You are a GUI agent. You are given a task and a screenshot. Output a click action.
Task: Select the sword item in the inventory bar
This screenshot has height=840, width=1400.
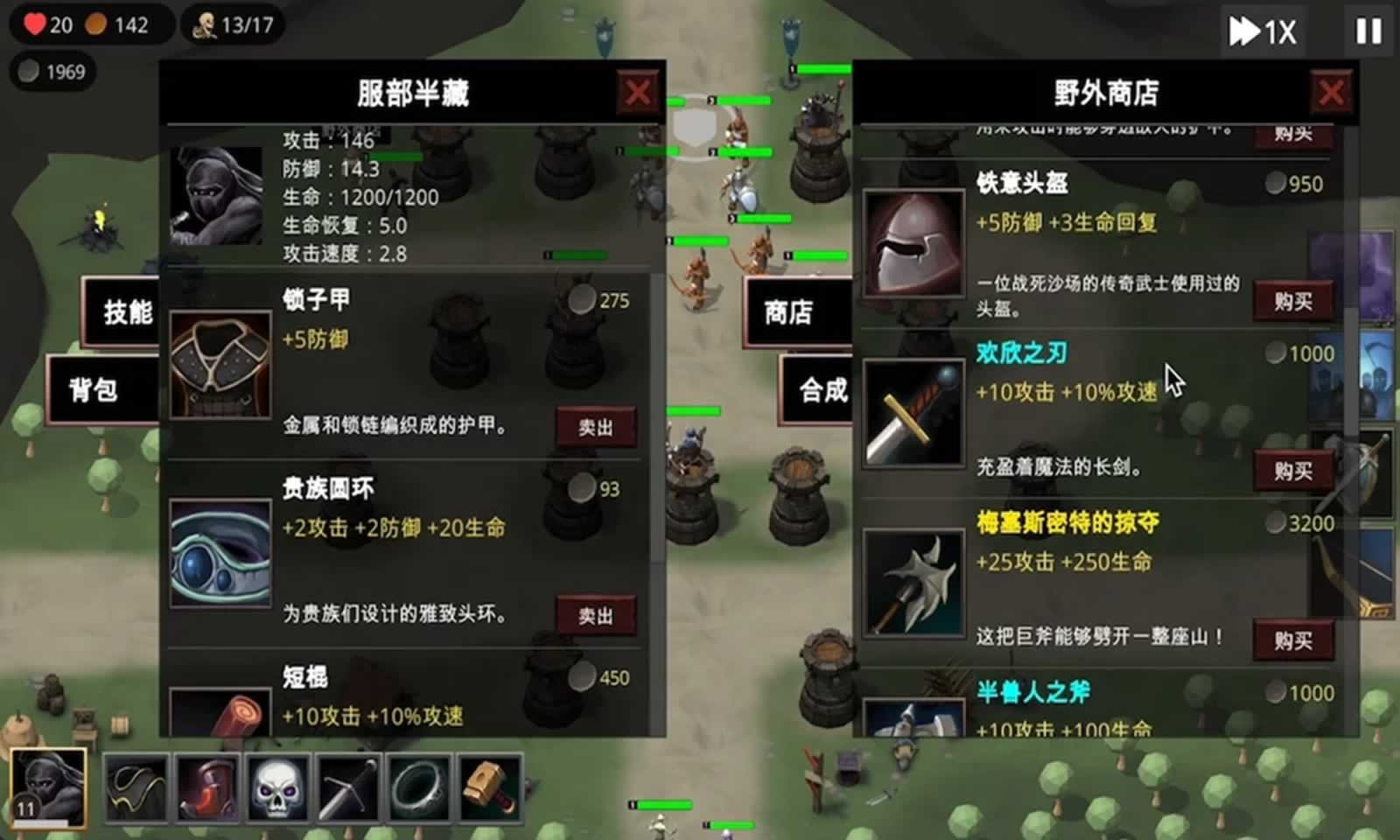(347, 786)
